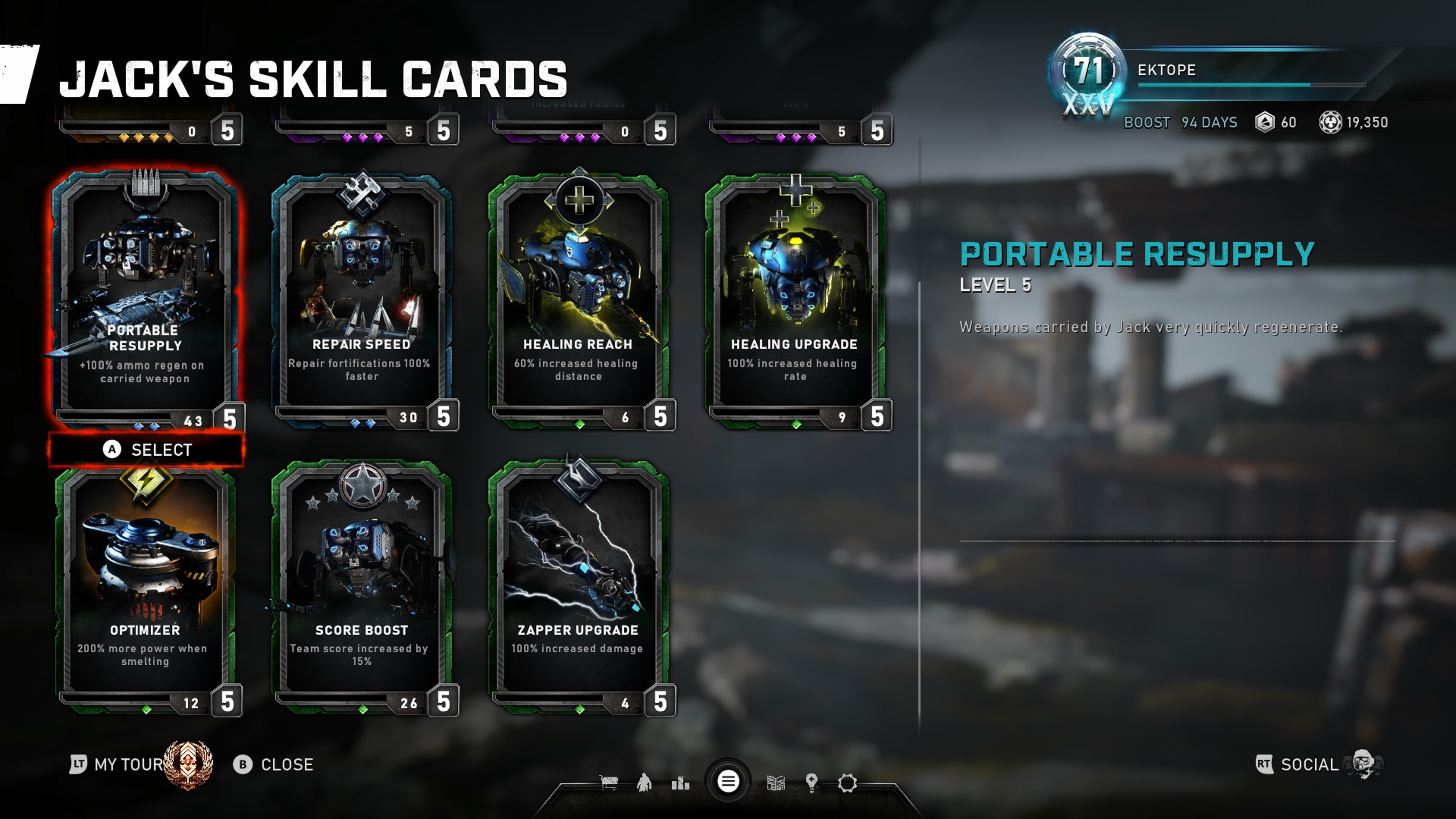1456x819 pixels.
Task: Click the central hamburger menu button
Action: pyautogui.click(x=728, y=782)
